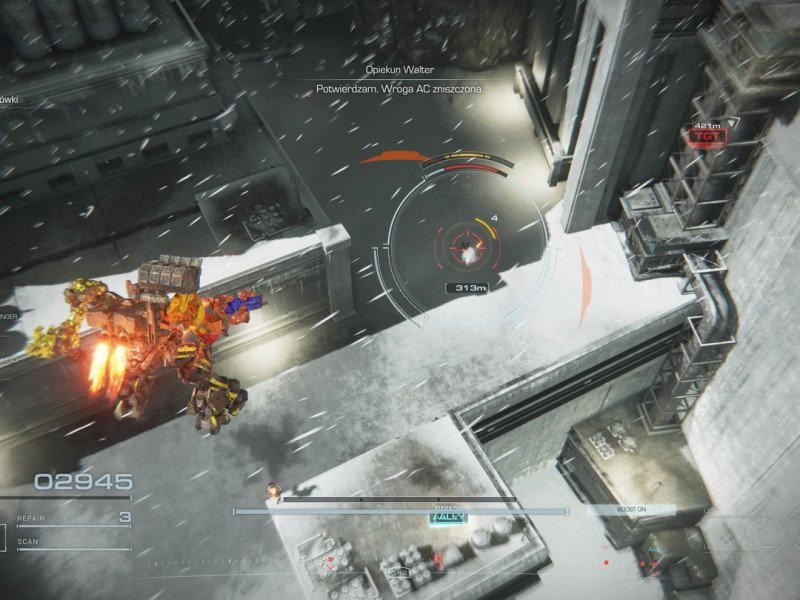Select the red TGT target marker
The image size is (800, 600).
(705, 135)
